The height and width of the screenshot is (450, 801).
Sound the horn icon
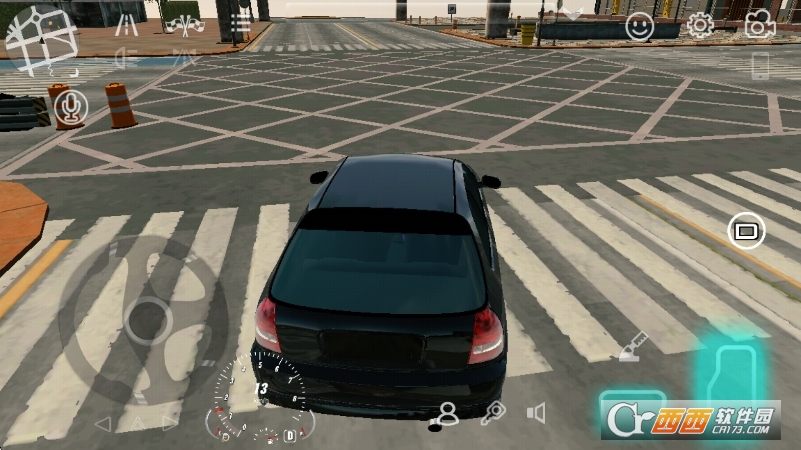point(537,412)
